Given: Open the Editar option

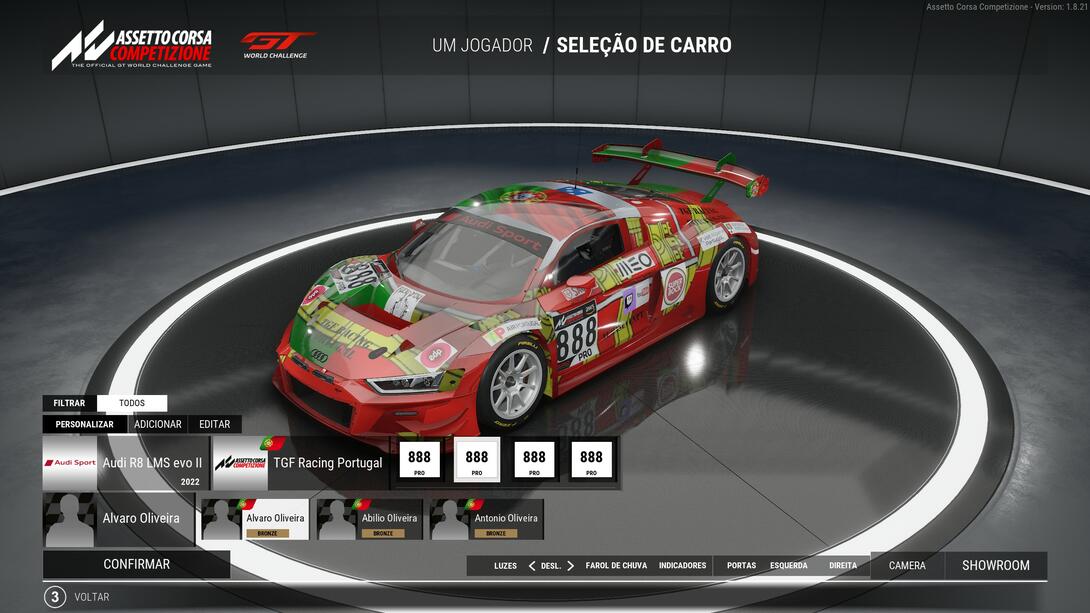Looking at the screenshot, I should coord(214,424).
